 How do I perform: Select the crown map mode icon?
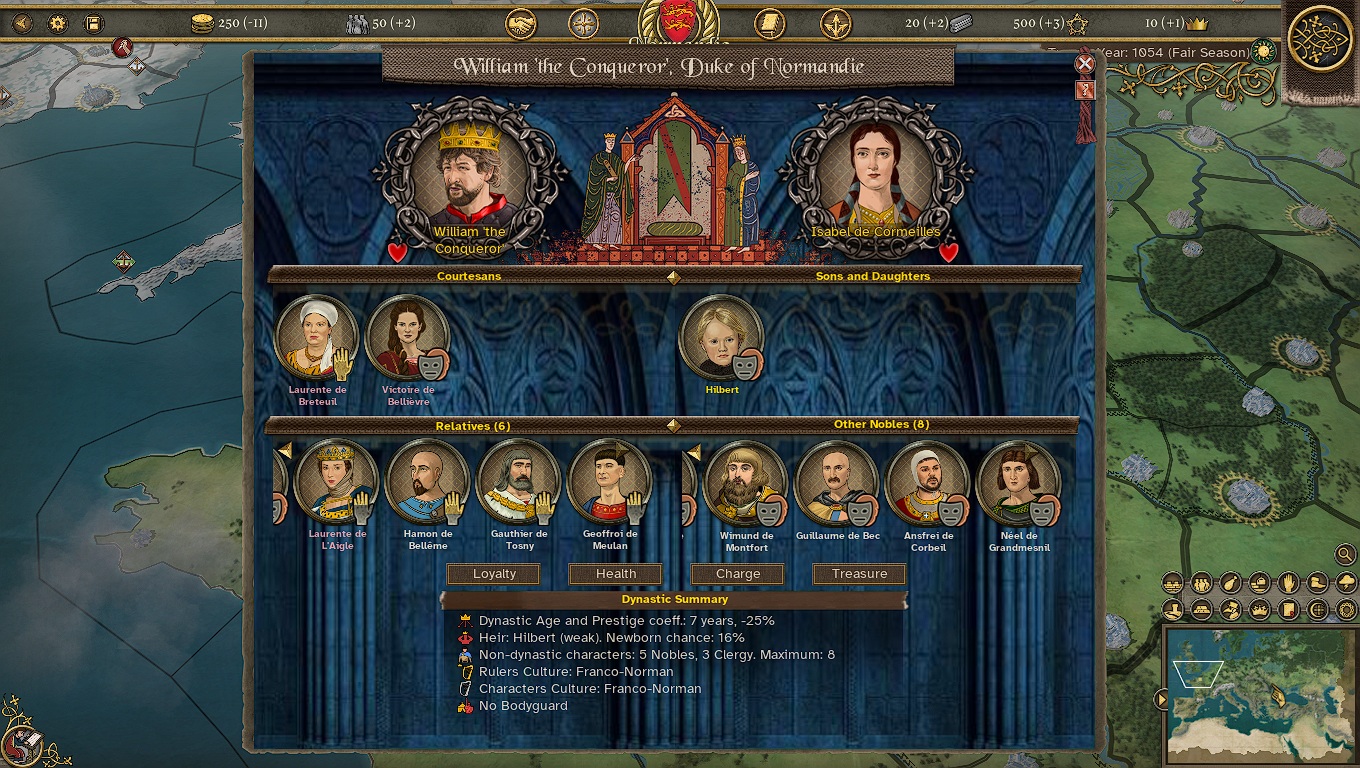click(1260, 608)
